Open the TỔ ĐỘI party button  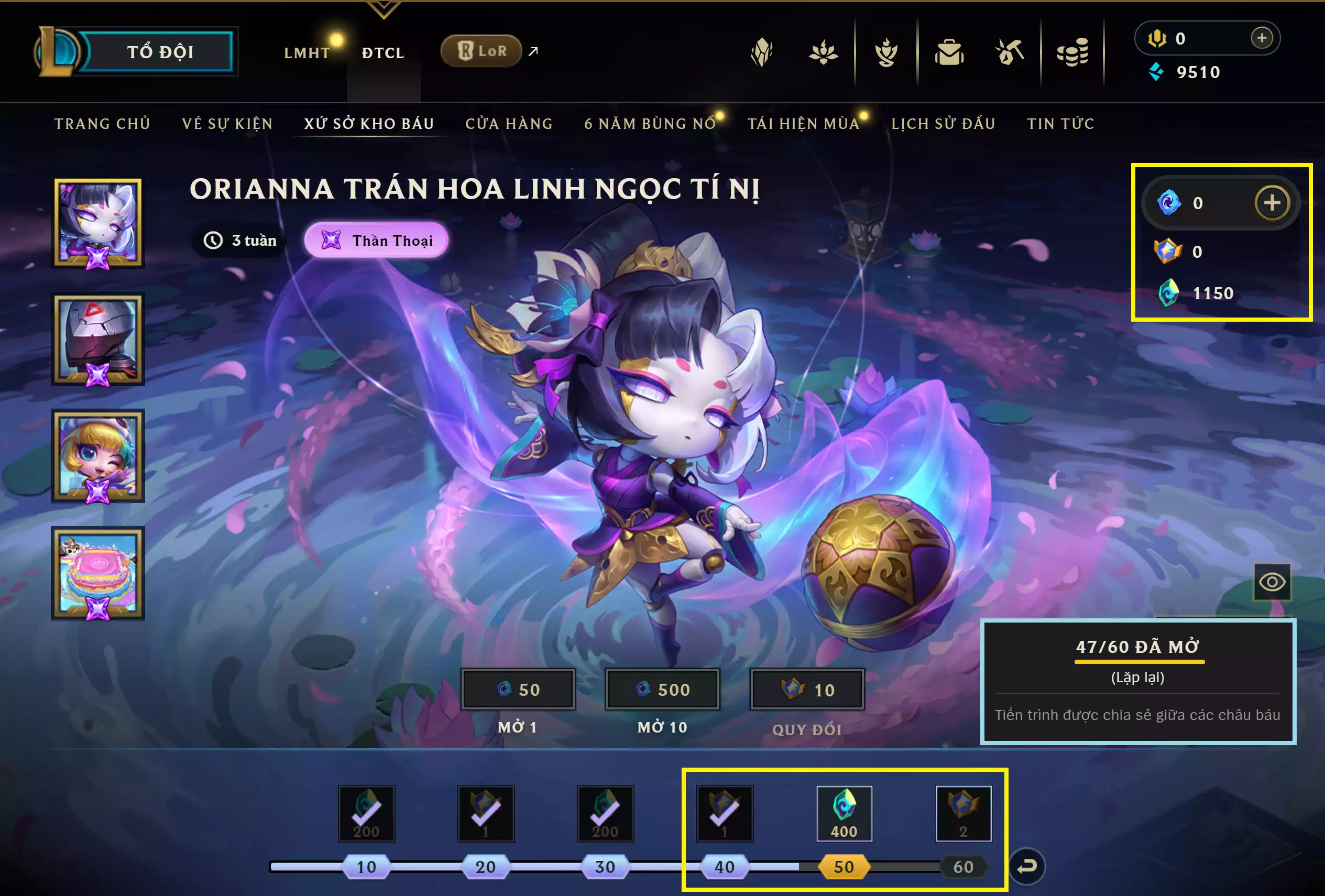coord(159,52)
